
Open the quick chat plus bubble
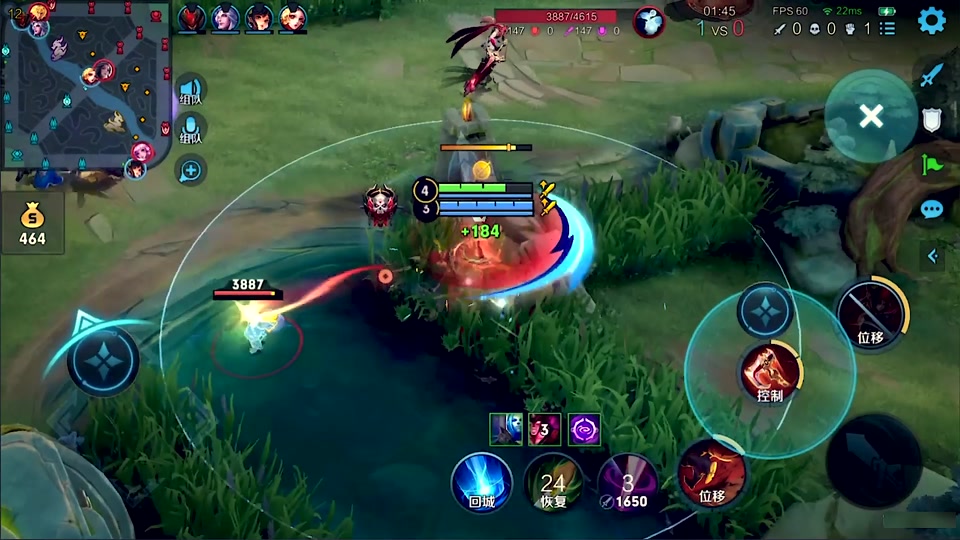click(x=190, y=170)
